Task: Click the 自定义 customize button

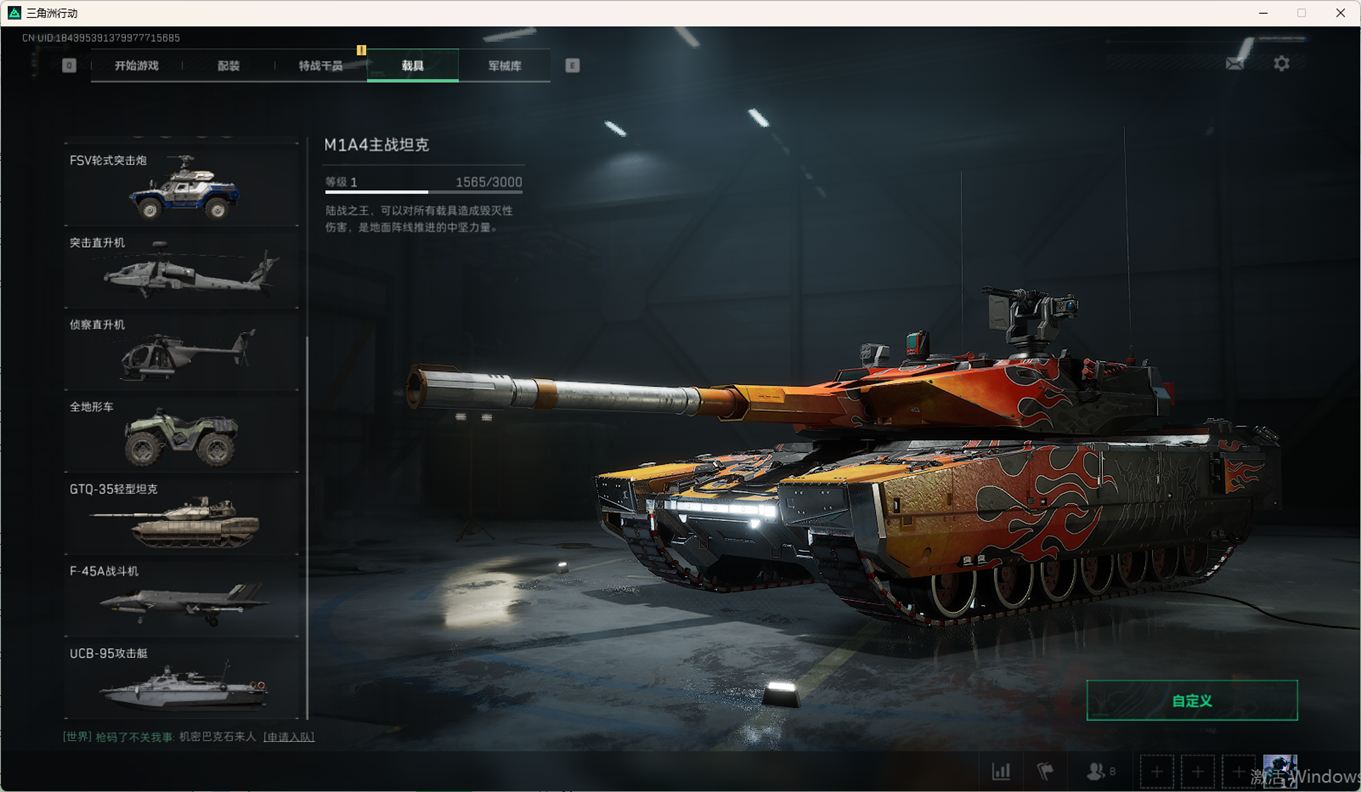Action: tap(1191, 701)
